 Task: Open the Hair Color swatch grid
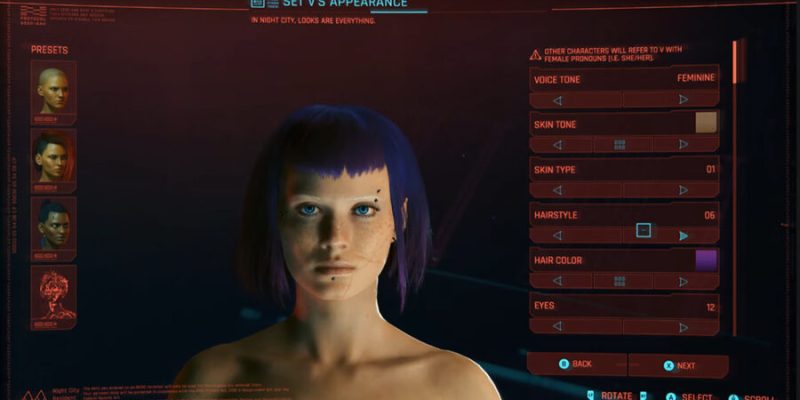[620, 281]
